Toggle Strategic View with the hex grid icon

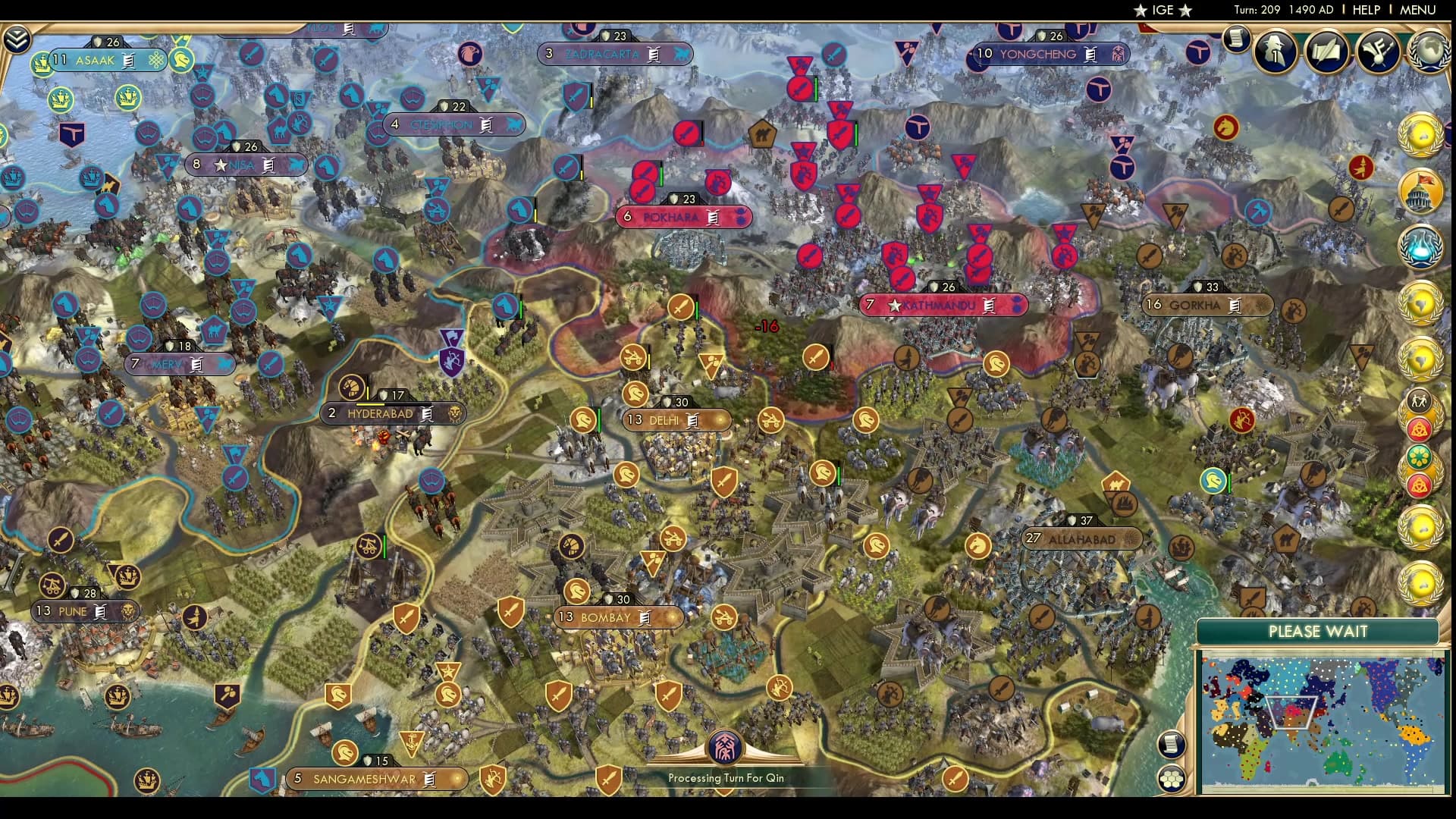[1172, 777]
